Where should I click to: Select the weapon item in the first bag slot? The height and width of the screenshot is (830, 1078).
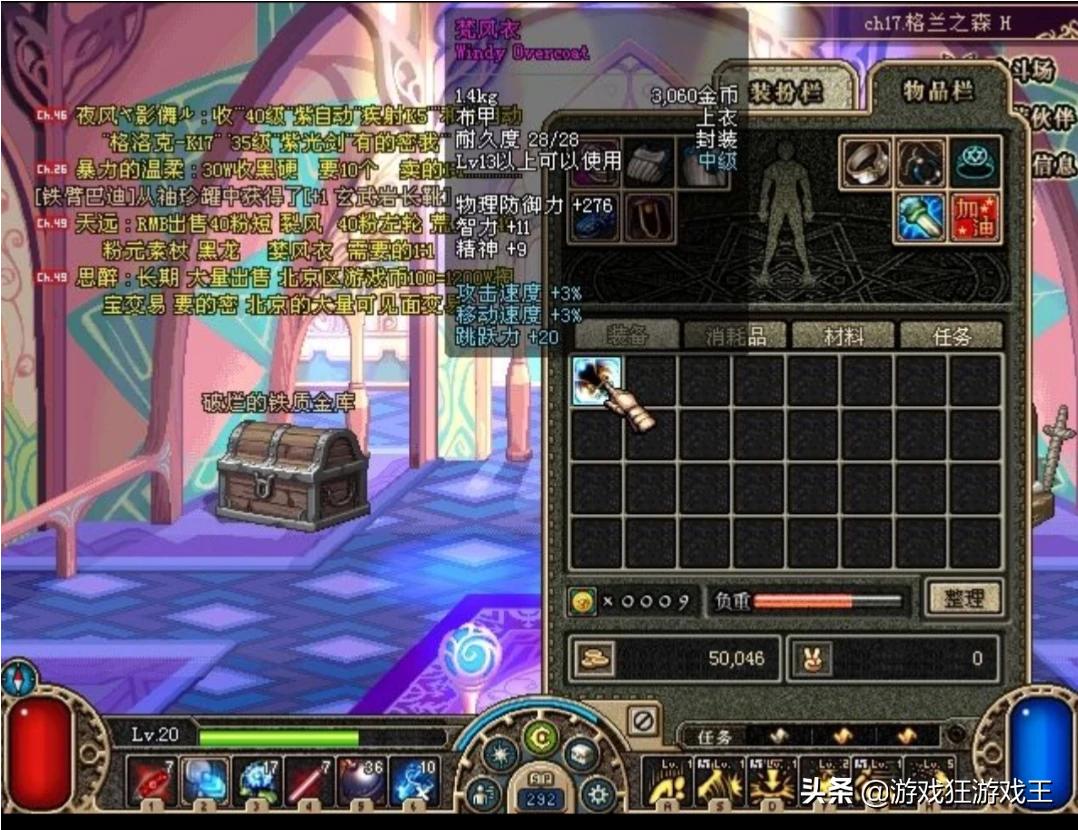pos(597,381)
